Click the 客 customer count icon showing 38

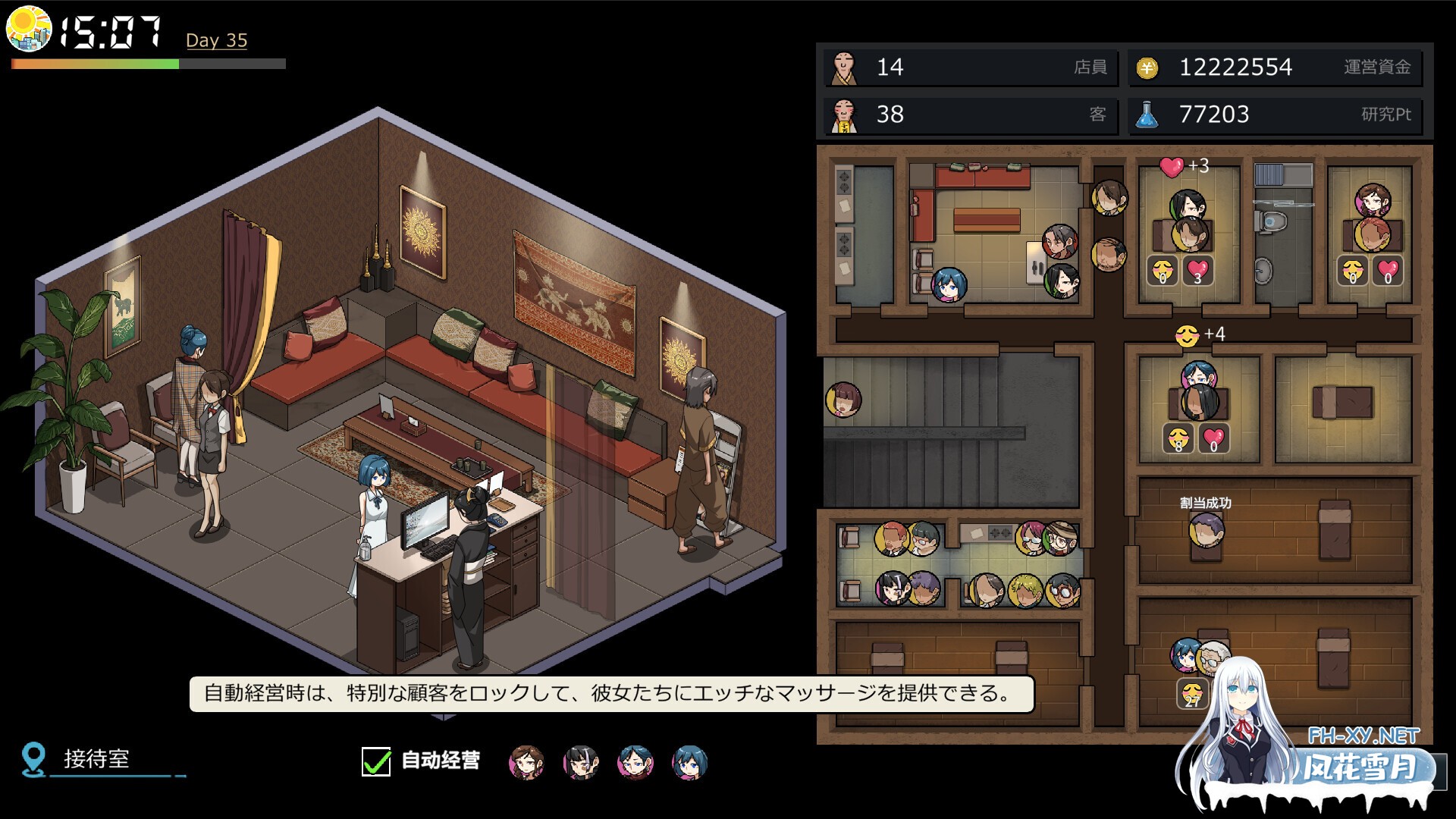click(844, 115)
